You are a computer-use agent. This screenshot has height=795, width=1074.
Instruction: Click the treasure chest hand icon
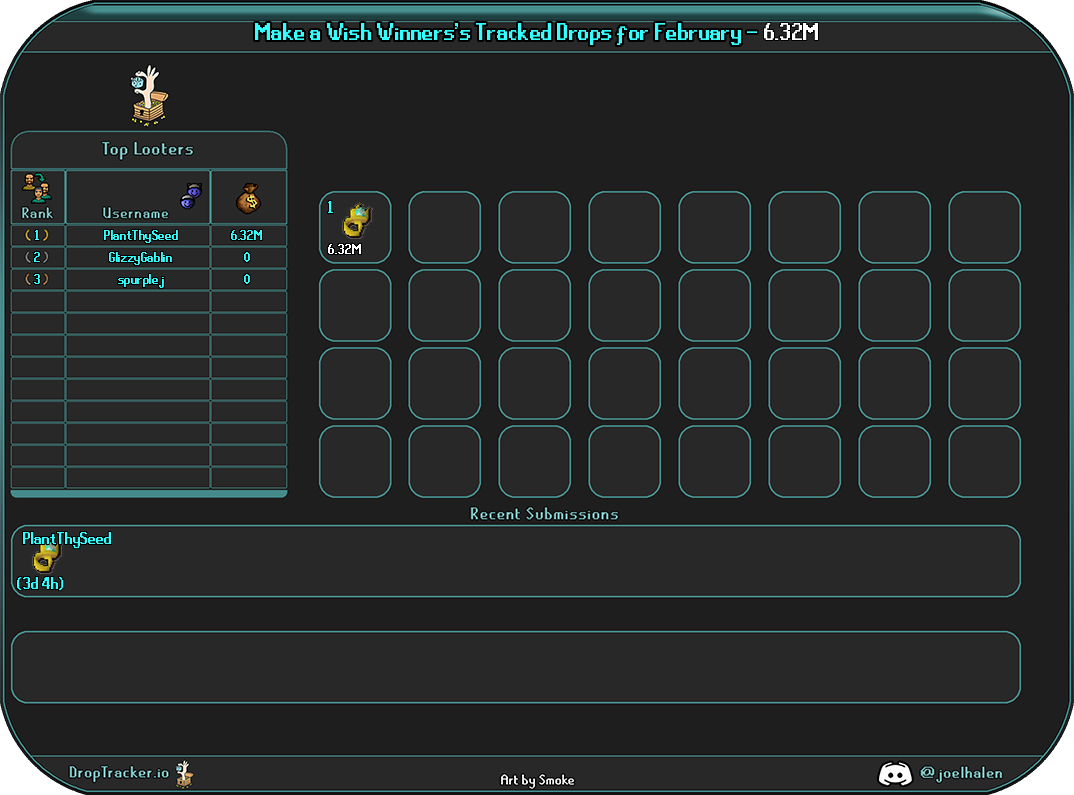coord(149,97)
